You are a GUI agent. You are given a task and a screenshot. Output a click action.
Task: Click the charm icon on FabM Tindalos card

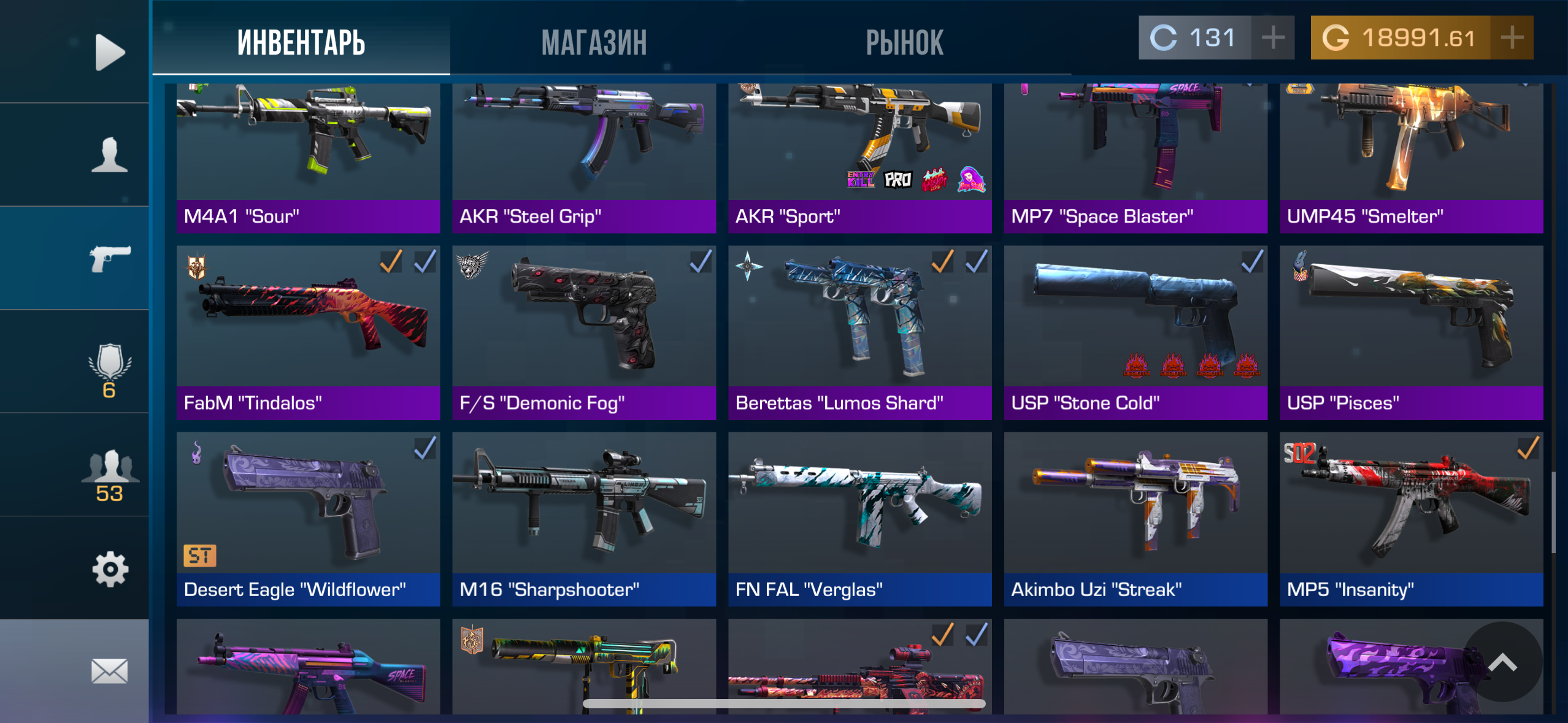coord(198,266)
